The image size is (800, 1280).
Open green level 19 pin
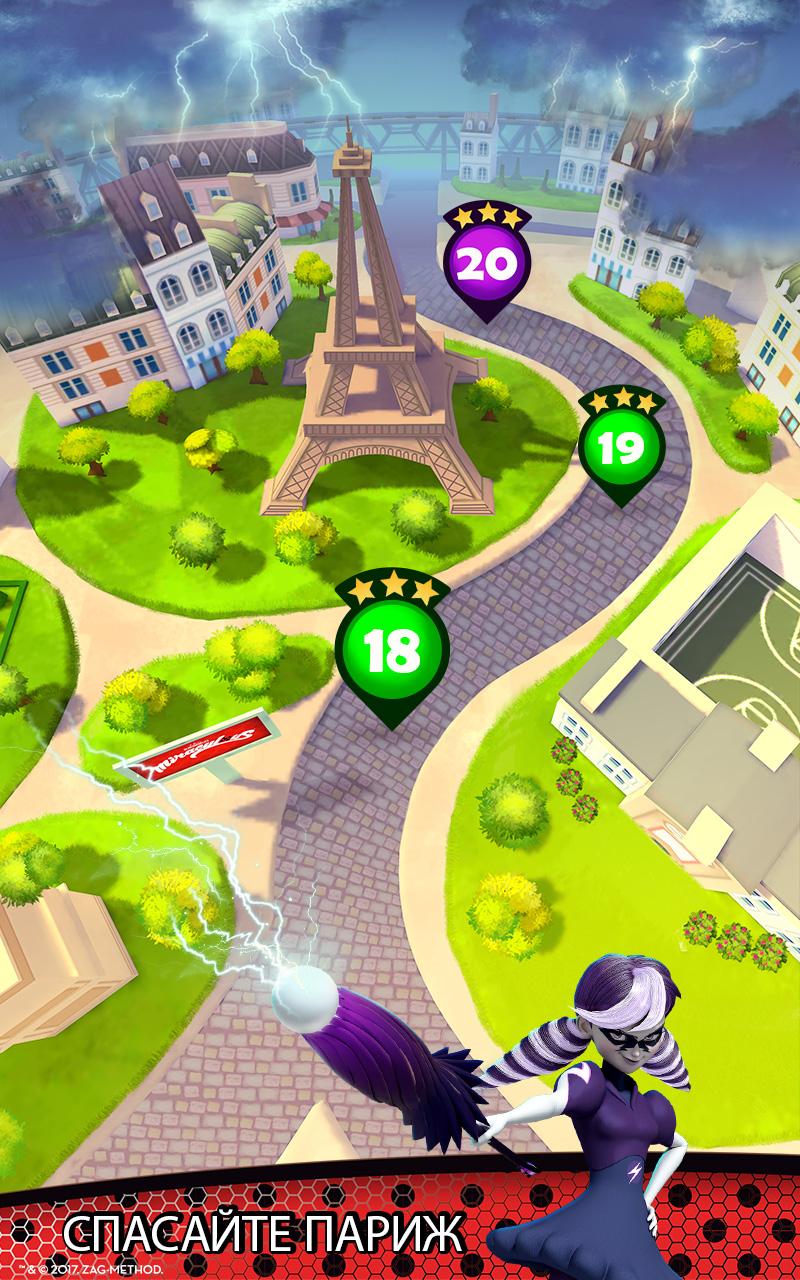621,450
